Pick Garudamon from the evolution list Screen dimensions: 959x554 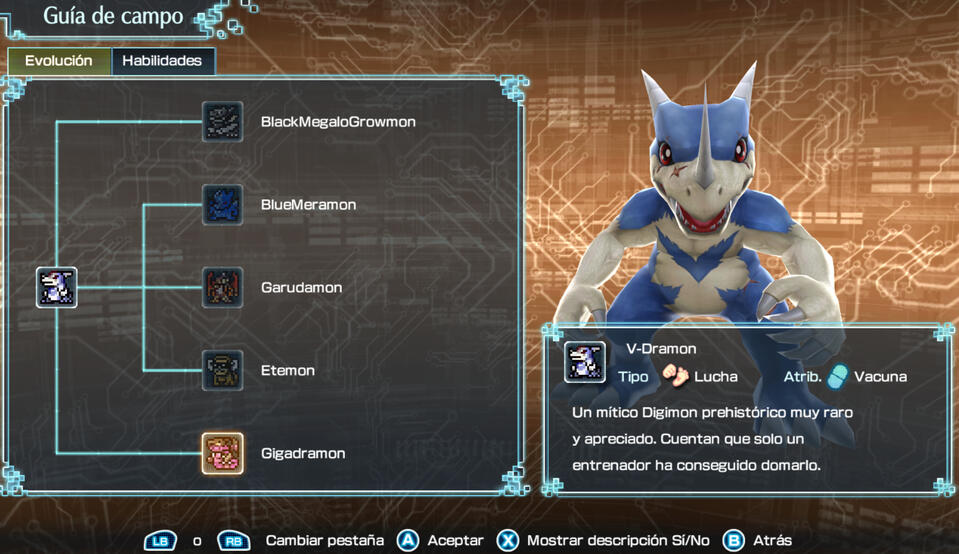point(222,287)
